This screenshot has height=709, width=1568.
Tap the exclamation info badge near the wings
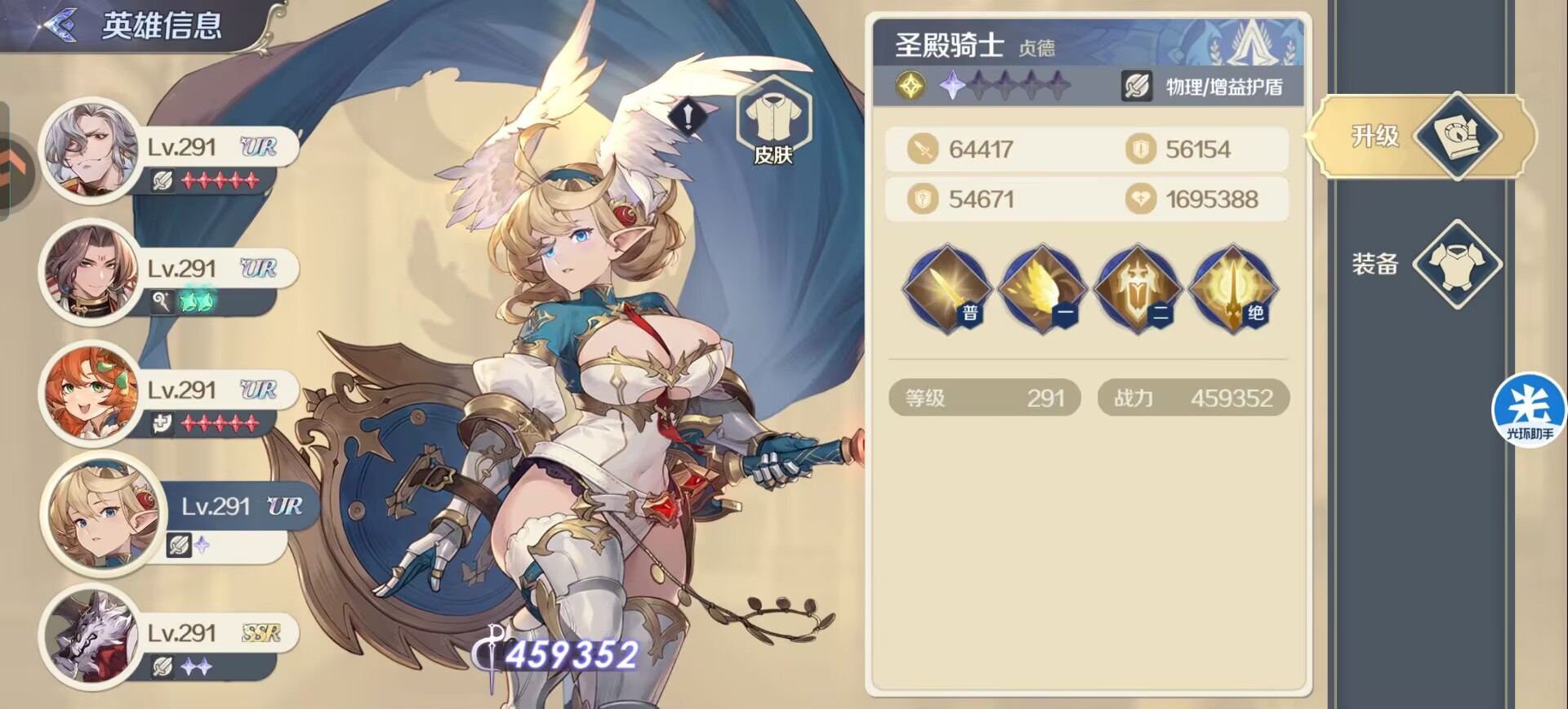(688, 118)
